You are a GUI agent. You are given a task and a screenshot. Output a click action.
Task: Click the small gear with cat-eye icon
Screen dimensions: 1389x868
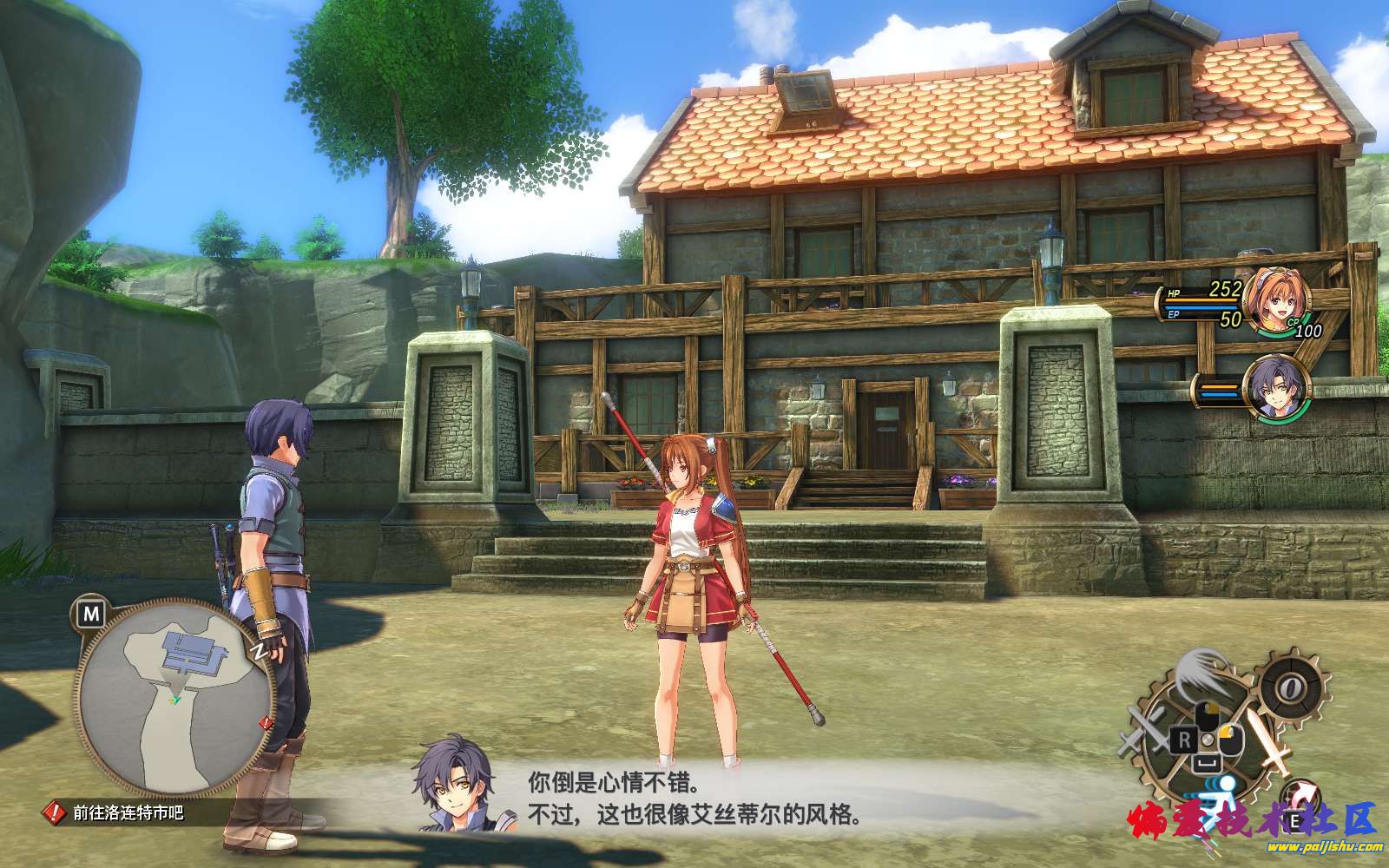click(x=1291, y=688)
